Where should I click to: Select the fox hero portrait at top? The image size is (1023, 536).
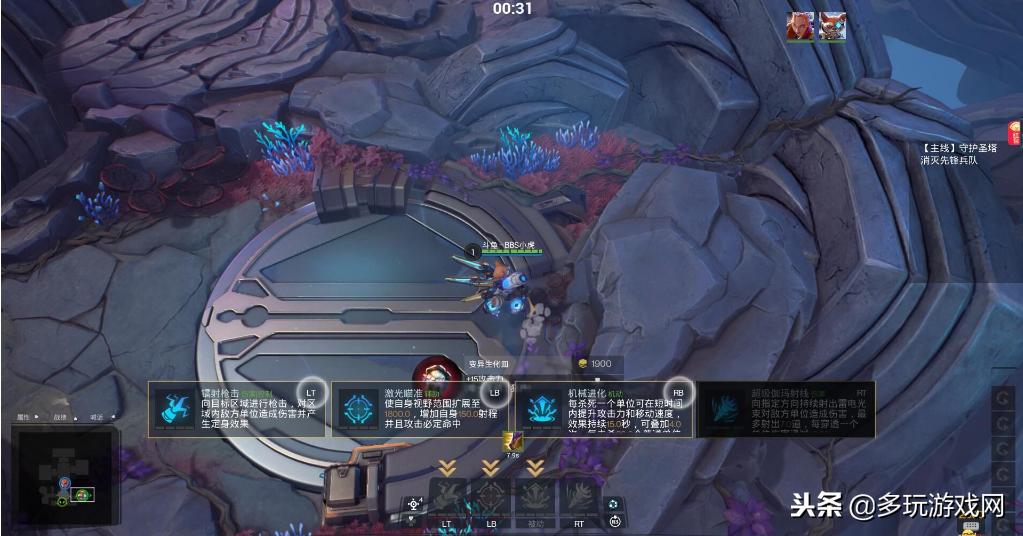tap(832, 26)
